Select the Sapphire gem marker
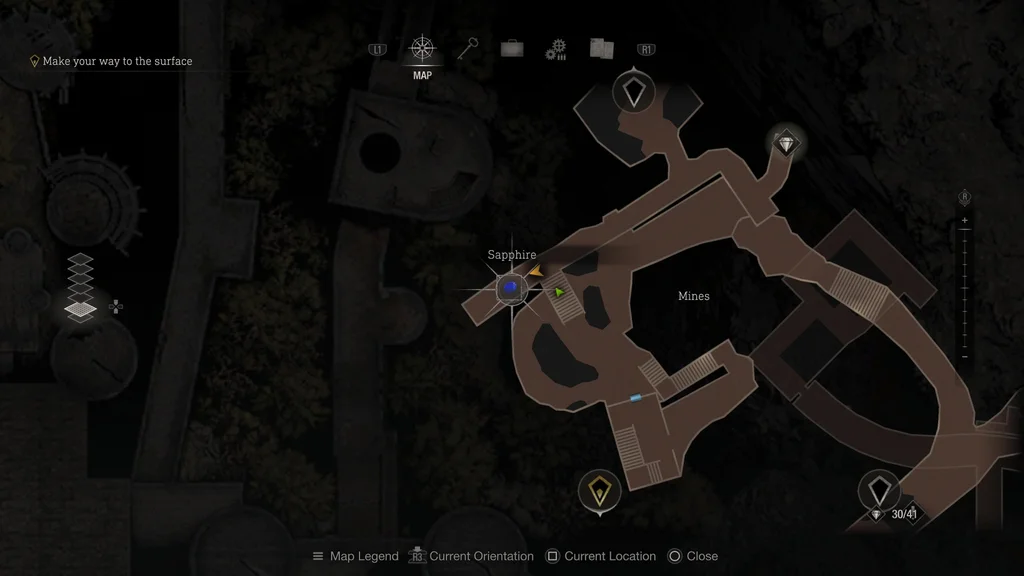Screen dimensions: 1024x576 tap(511, 288)
